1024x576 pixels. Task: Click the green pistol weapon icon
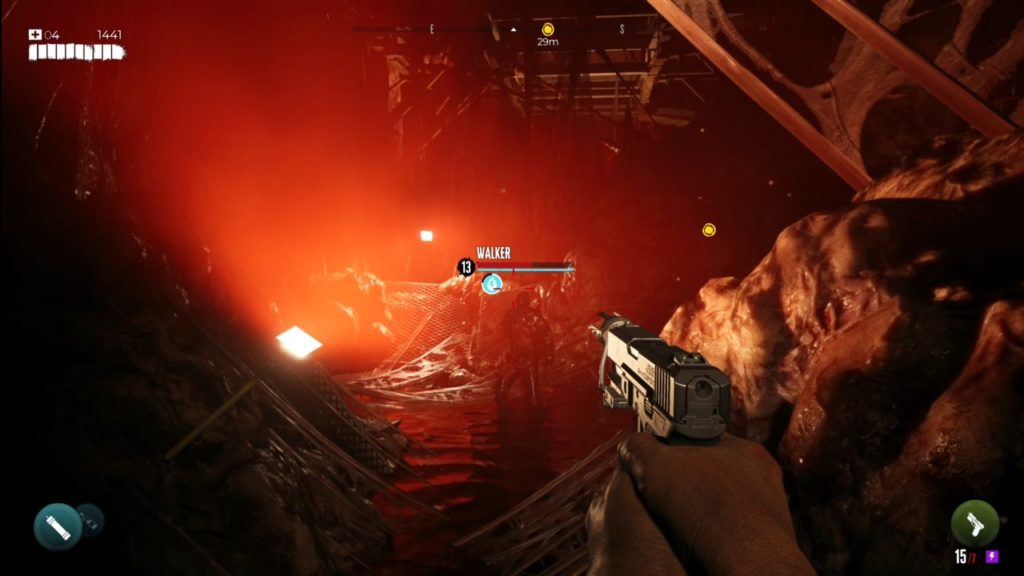pos(974,523)
